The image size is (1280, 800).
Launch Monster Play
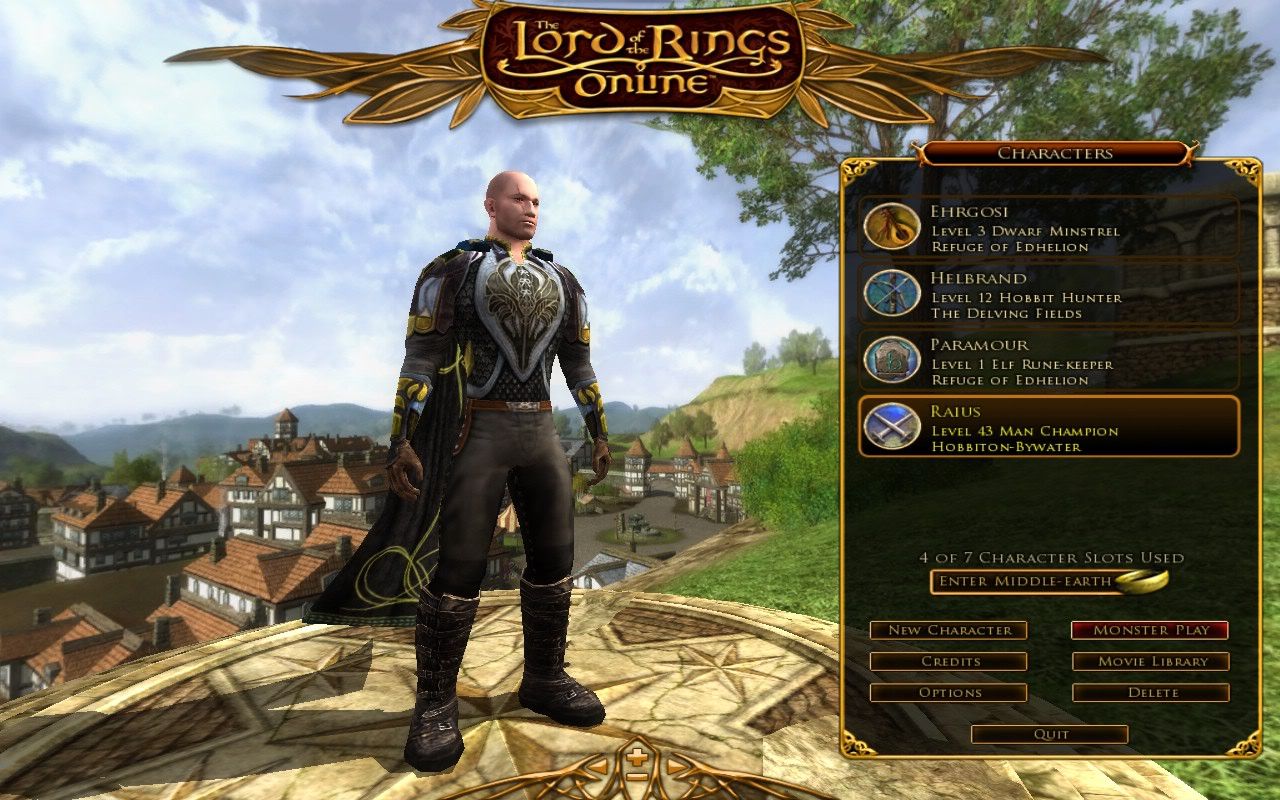pyautogui.click(x=1151, y=630)
